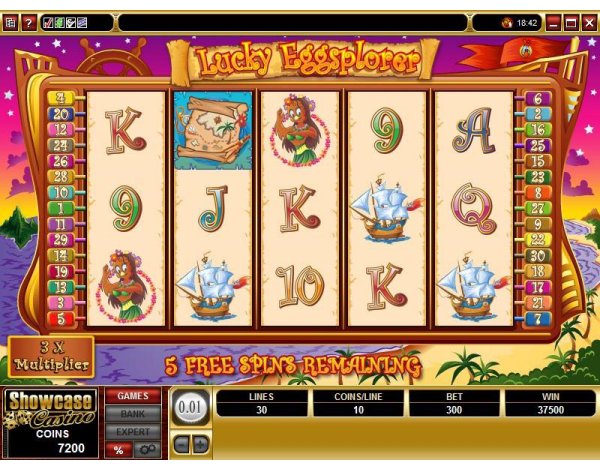Open the Games menu
This screenshot has width=600, height=470.
coord(133,396)
